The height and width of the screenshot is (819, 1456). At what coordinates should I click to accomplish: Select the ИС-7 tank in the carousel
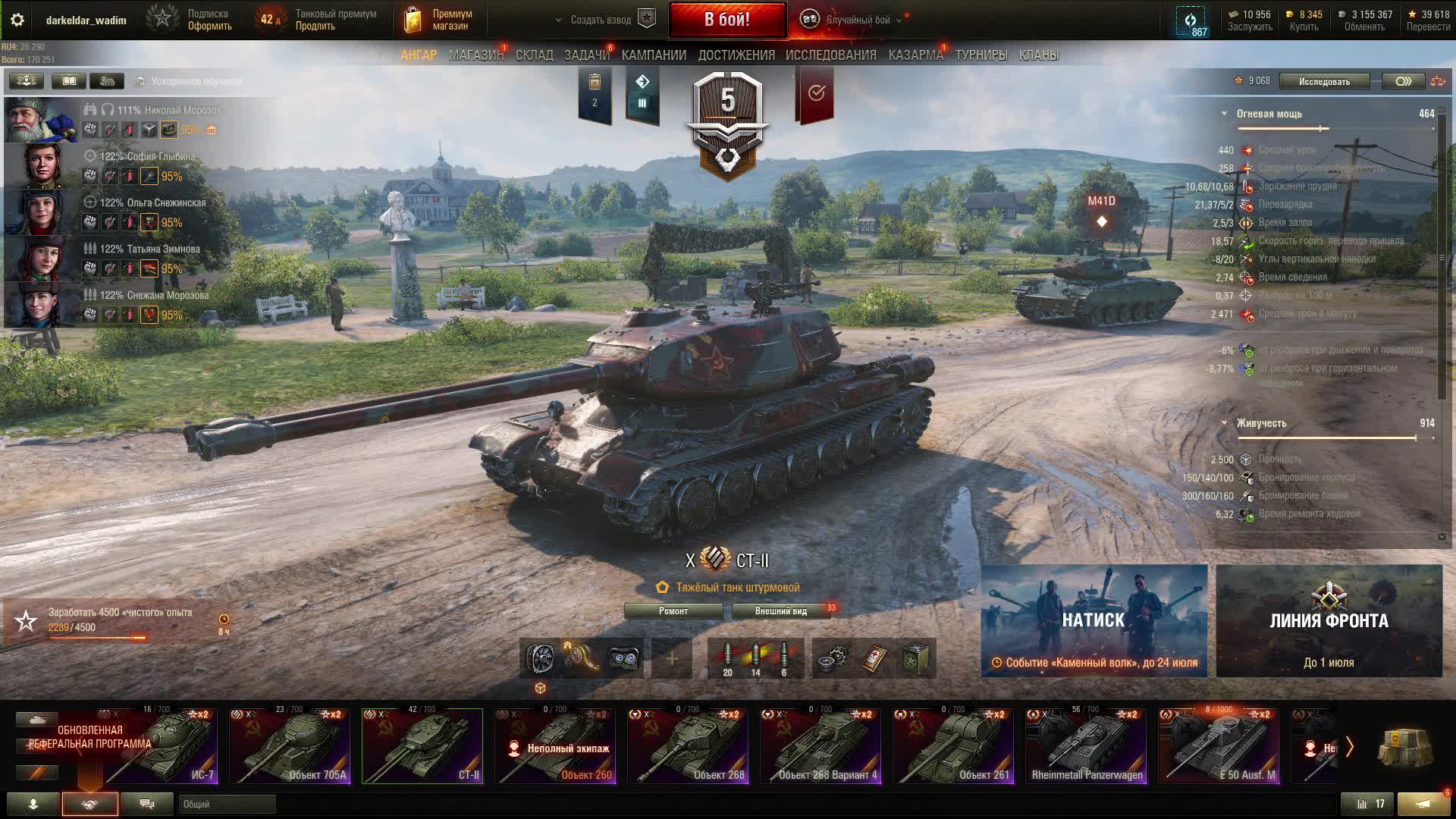(161, 746)
